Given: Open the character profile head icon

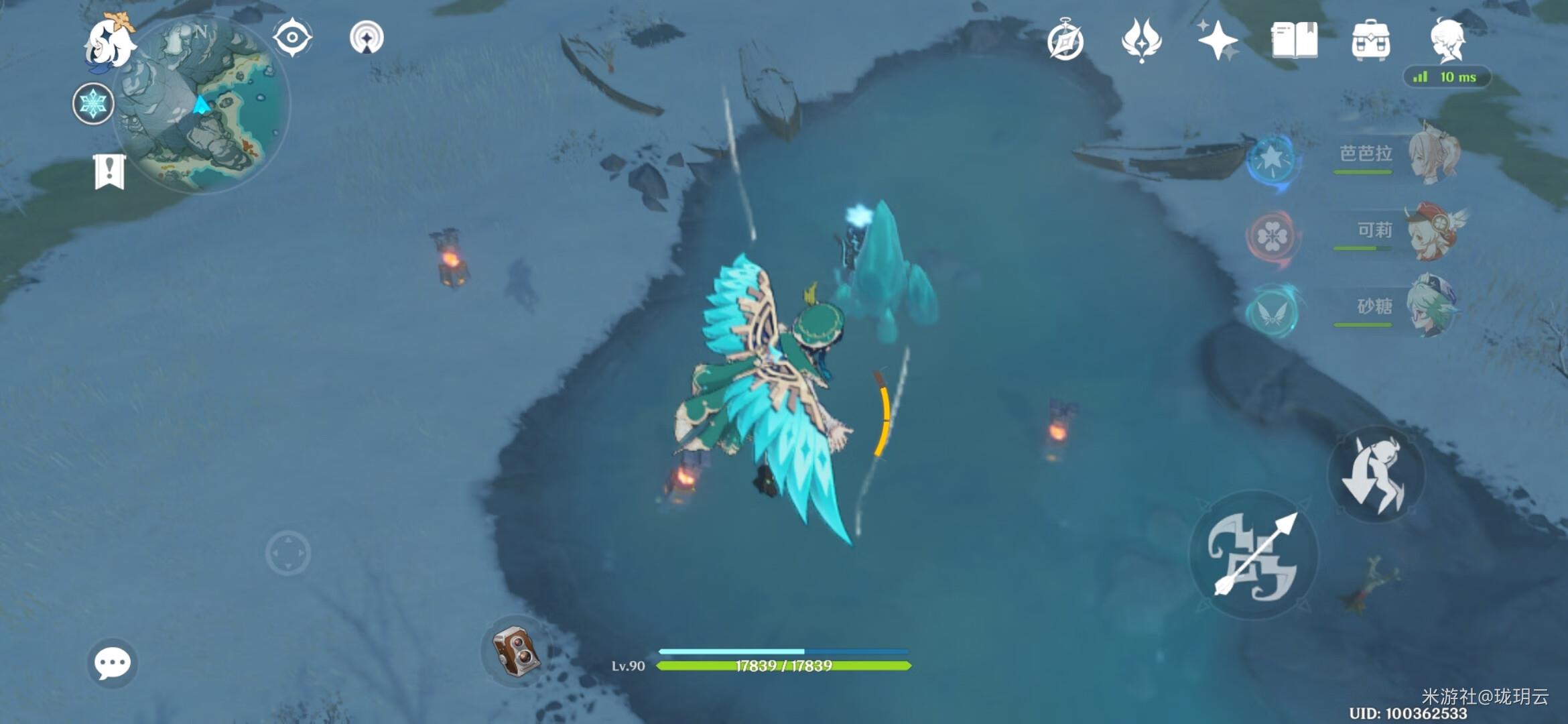Looking at the screenshot, I should point(1447,40).
